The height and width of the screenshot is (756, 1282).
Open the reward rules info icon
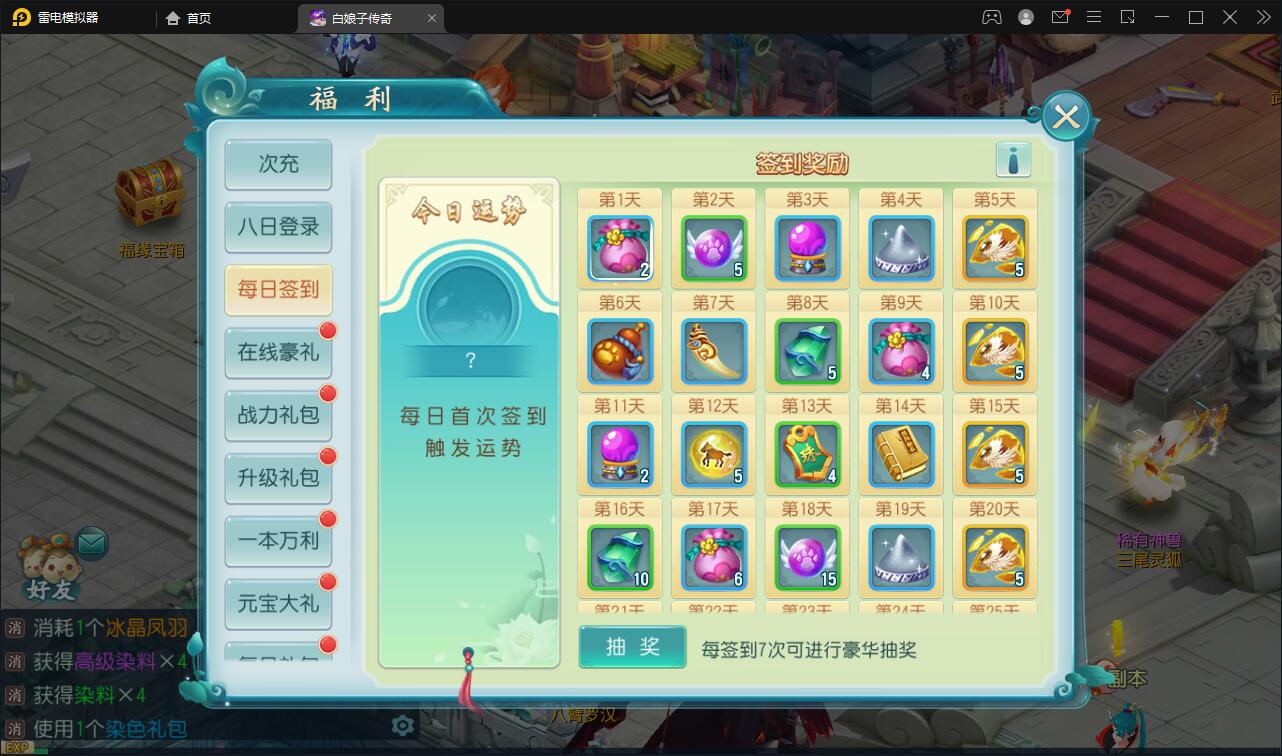pyautogui.click(x=1012, y=158)
